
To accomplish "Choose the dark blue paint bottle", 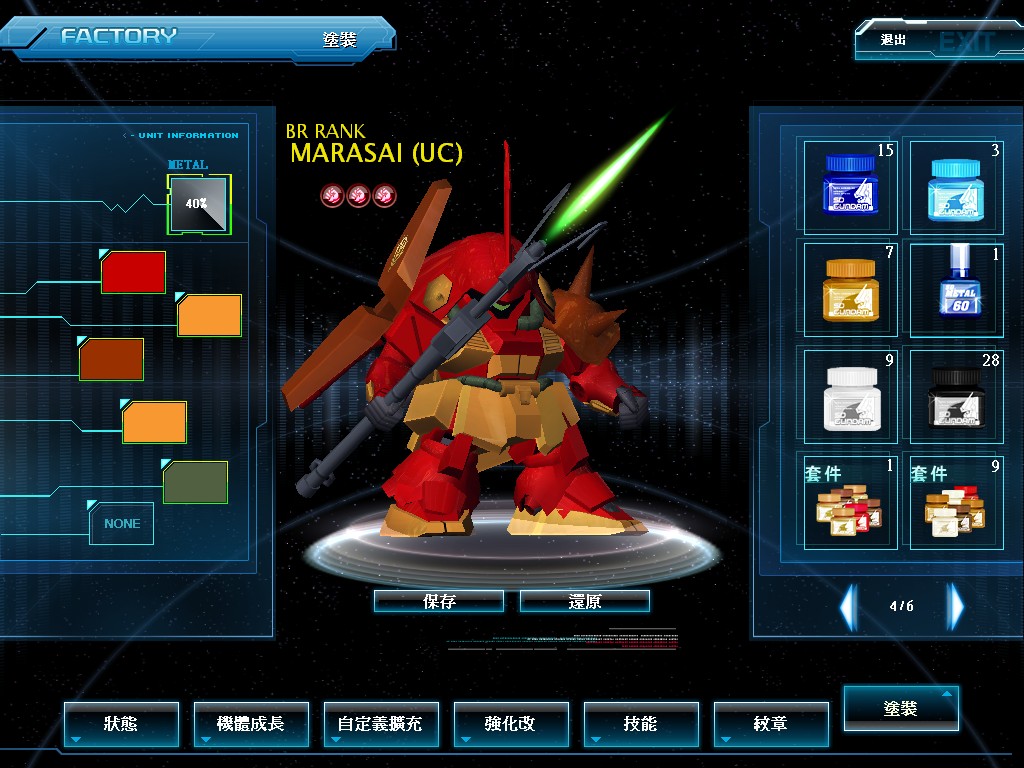I will (x=849, y=186).
